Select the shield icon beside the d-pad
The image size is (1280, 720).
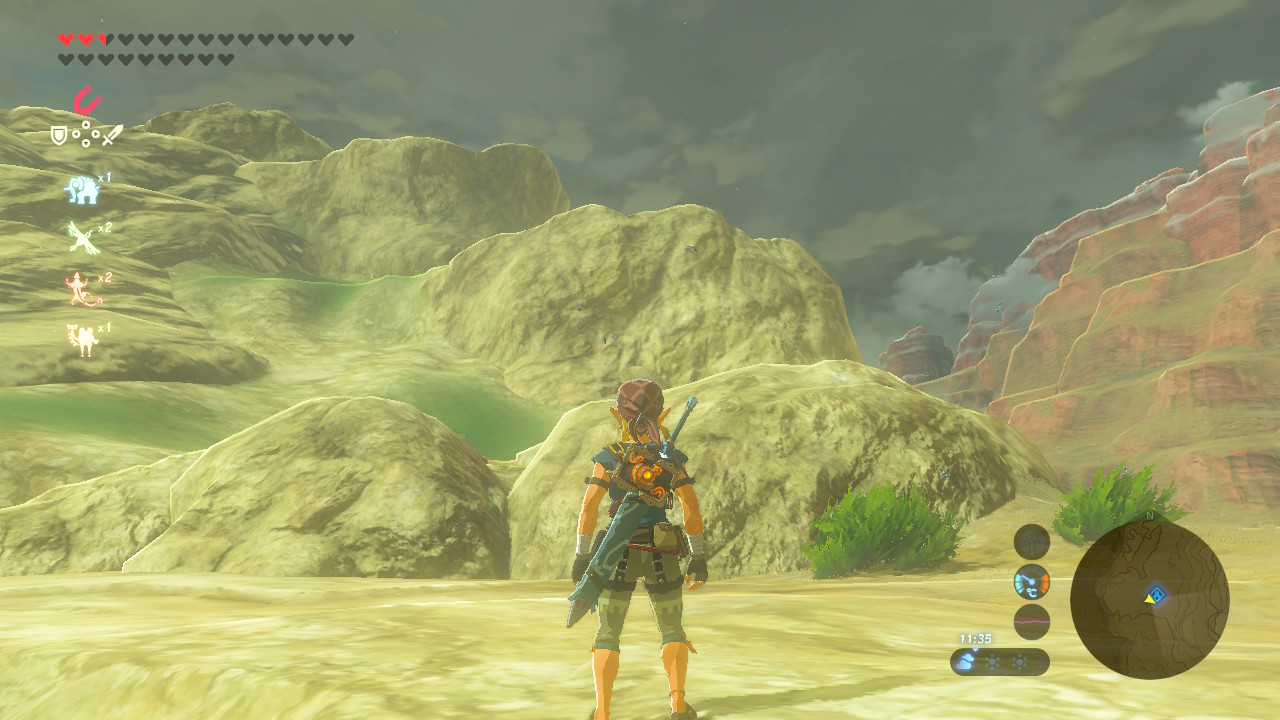pyautogui.click(x=59, y=134)
